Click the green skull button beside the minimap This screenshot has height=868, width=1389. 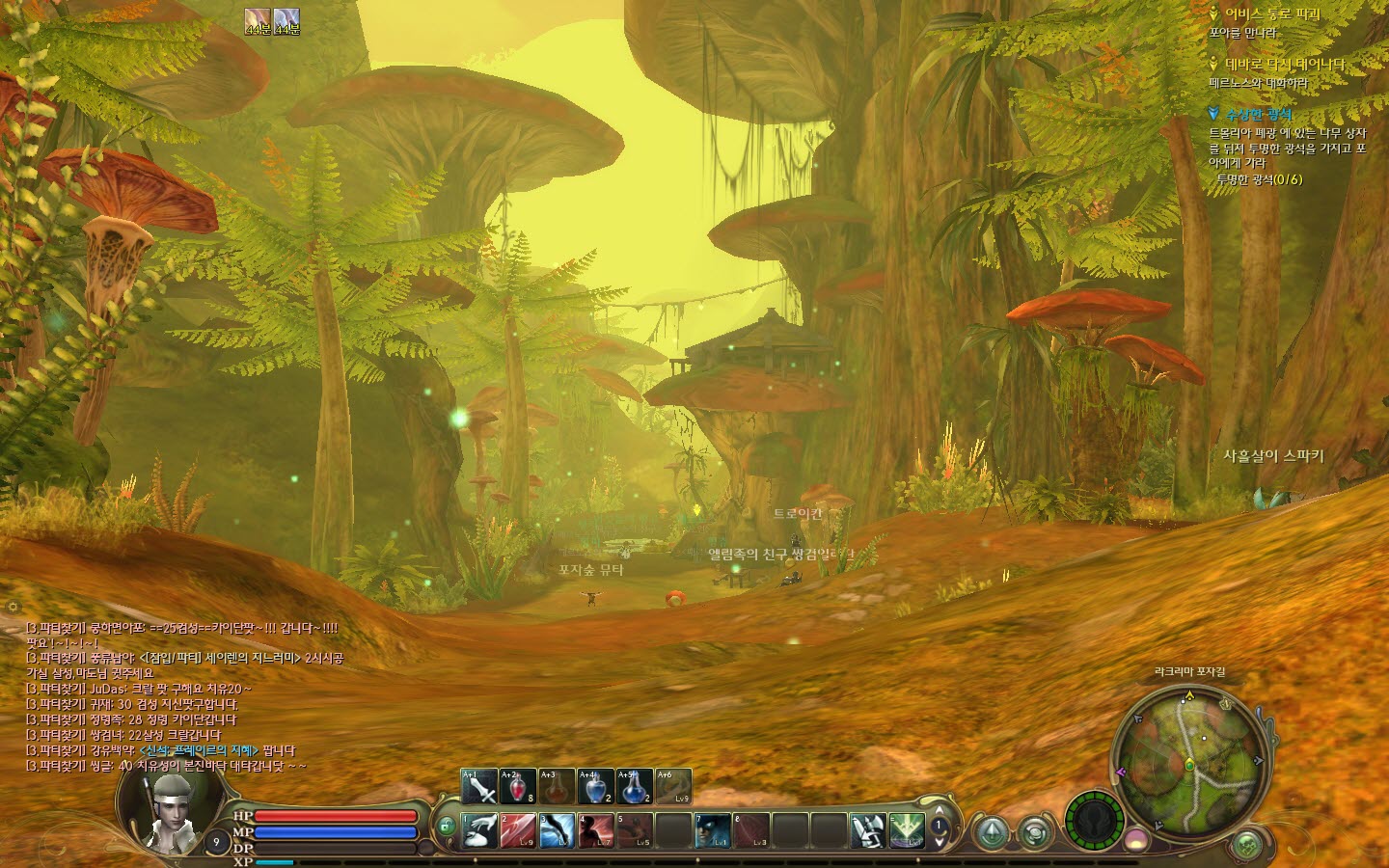point(1247,846)
